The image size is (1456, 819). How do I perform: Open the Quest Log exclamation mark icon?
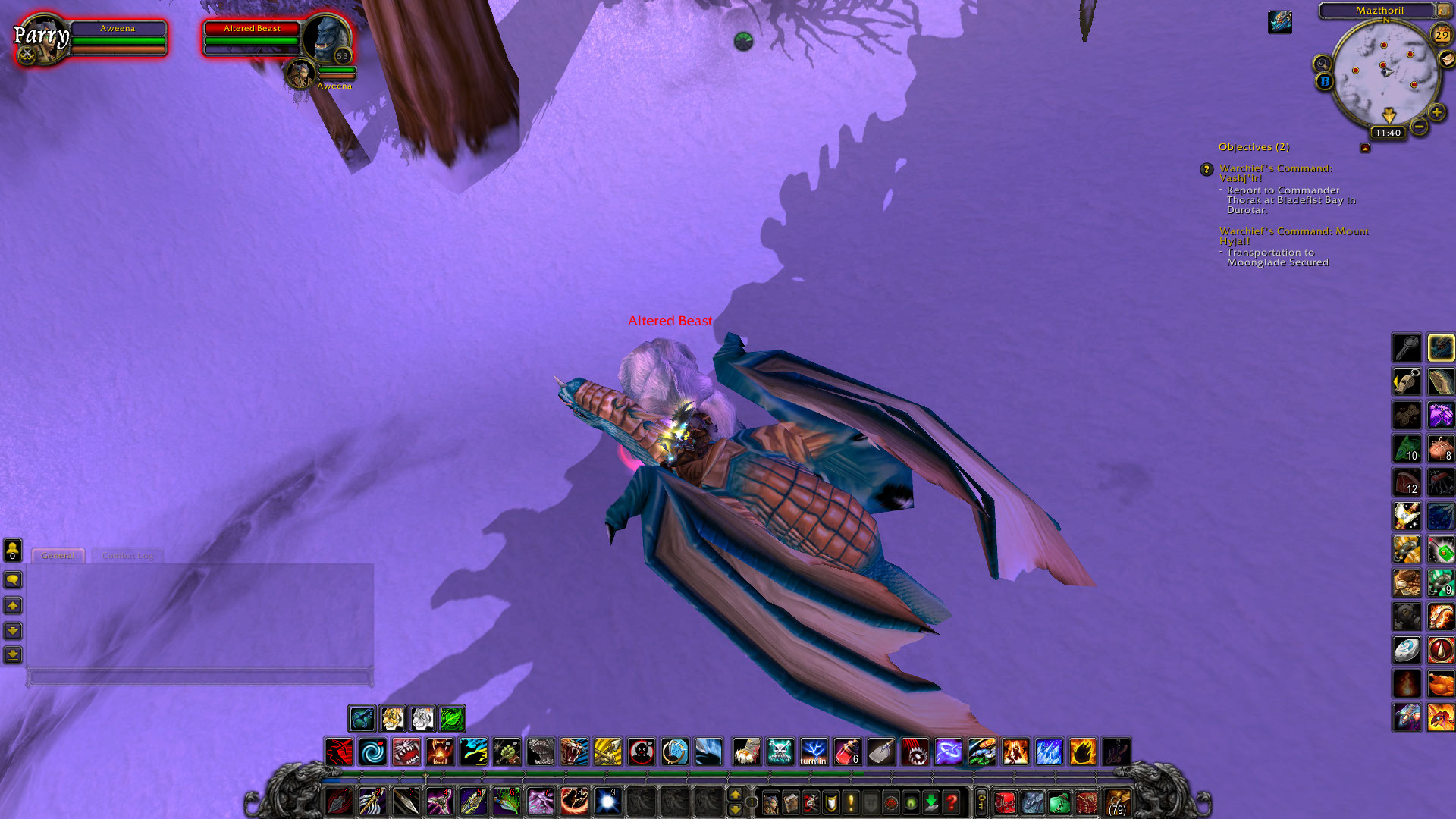(851, 802)
